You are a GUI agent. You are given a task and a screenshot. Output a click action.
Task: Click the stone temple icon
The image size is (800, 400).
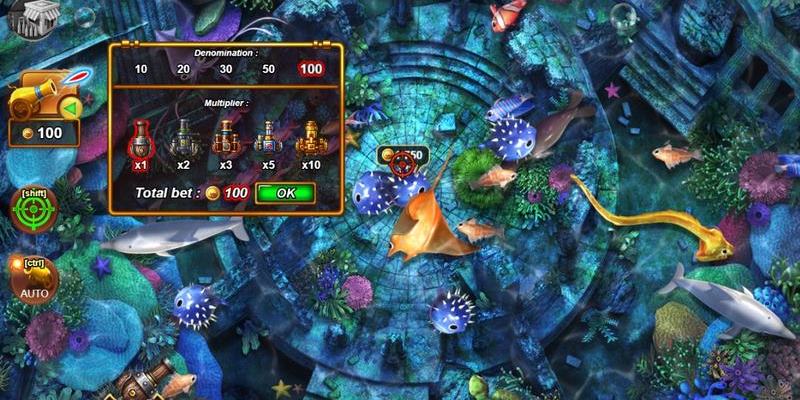pos(40,17)
